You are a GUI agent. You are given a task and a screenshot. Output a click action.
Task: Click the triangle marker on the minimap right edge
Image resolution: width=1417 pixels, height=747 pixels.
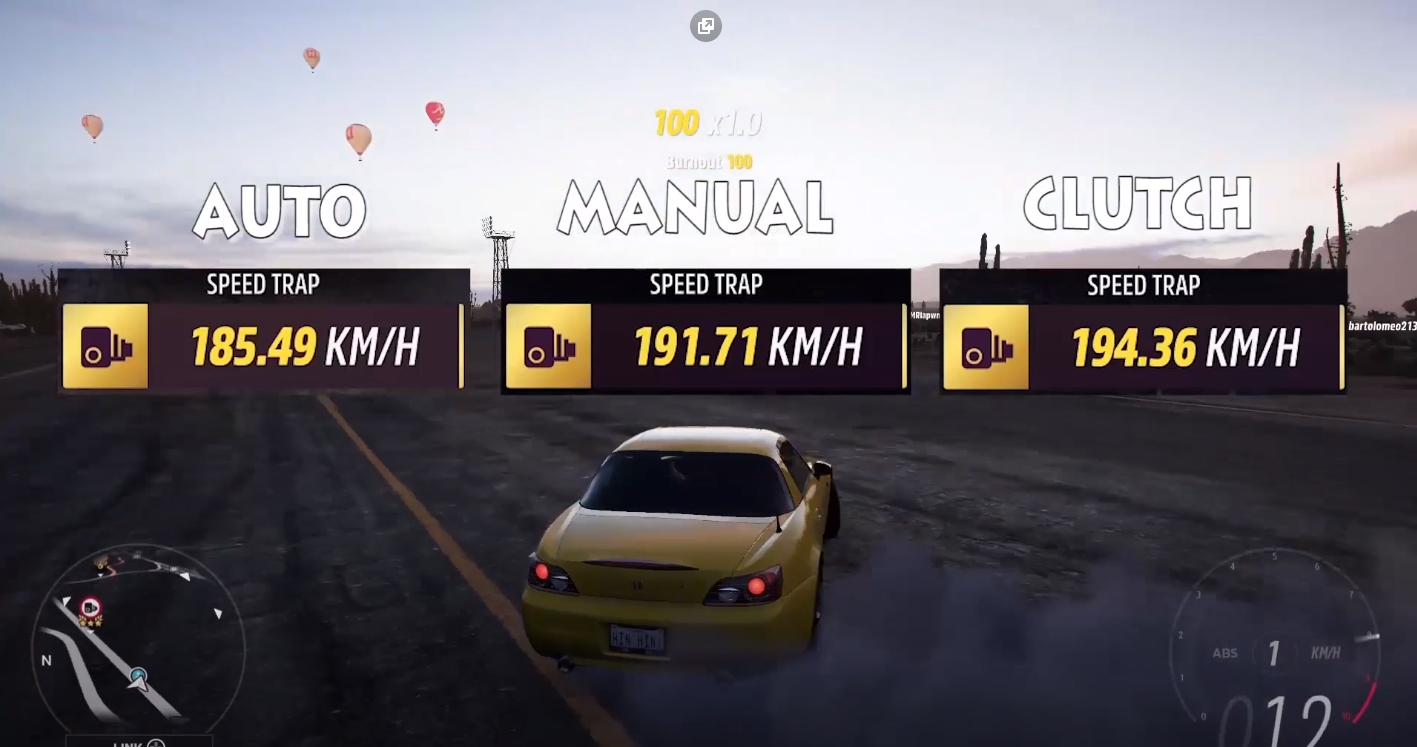point(217,613)
